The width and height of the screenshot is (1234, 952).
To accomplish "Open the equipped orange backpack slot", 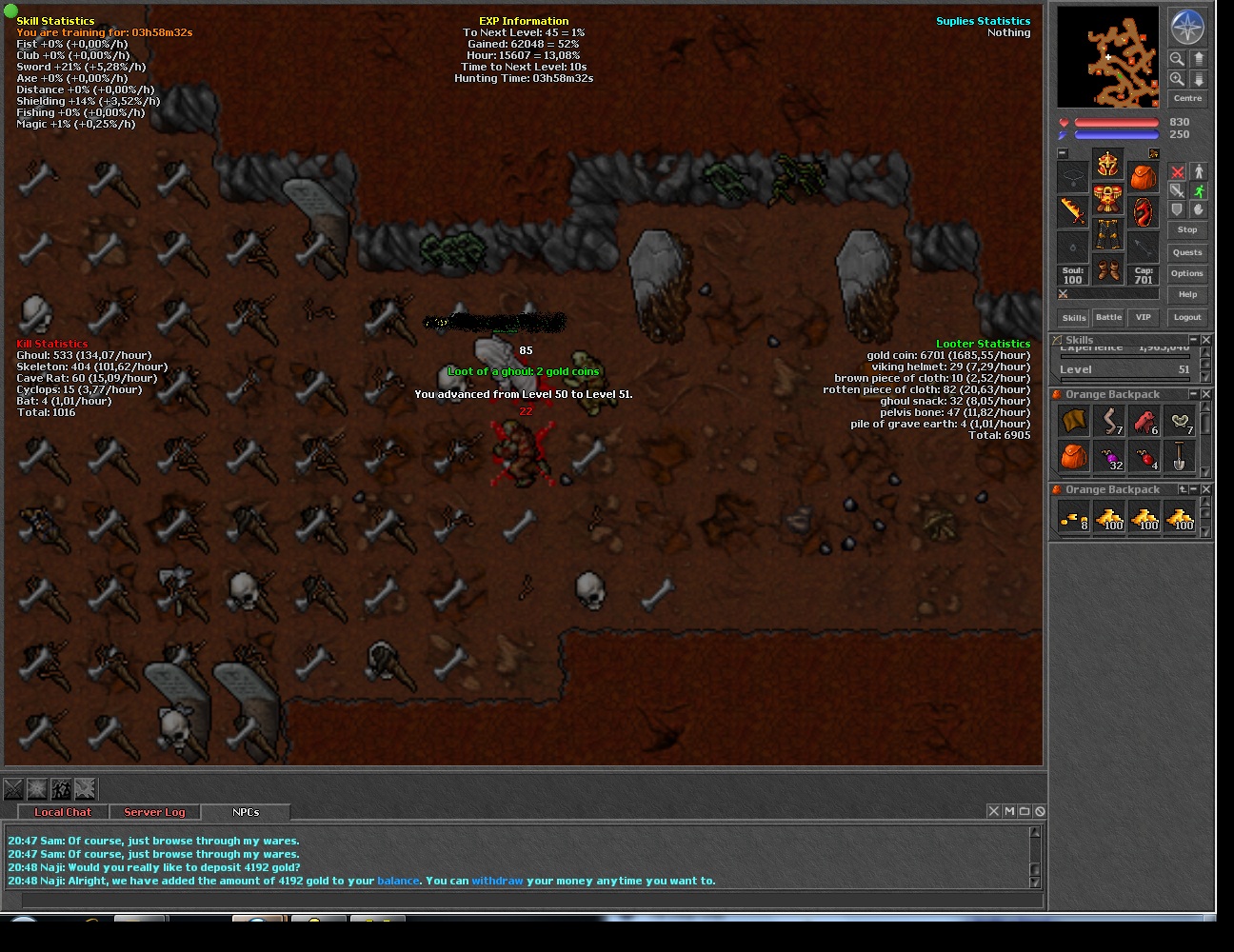I will (1143, 177).
